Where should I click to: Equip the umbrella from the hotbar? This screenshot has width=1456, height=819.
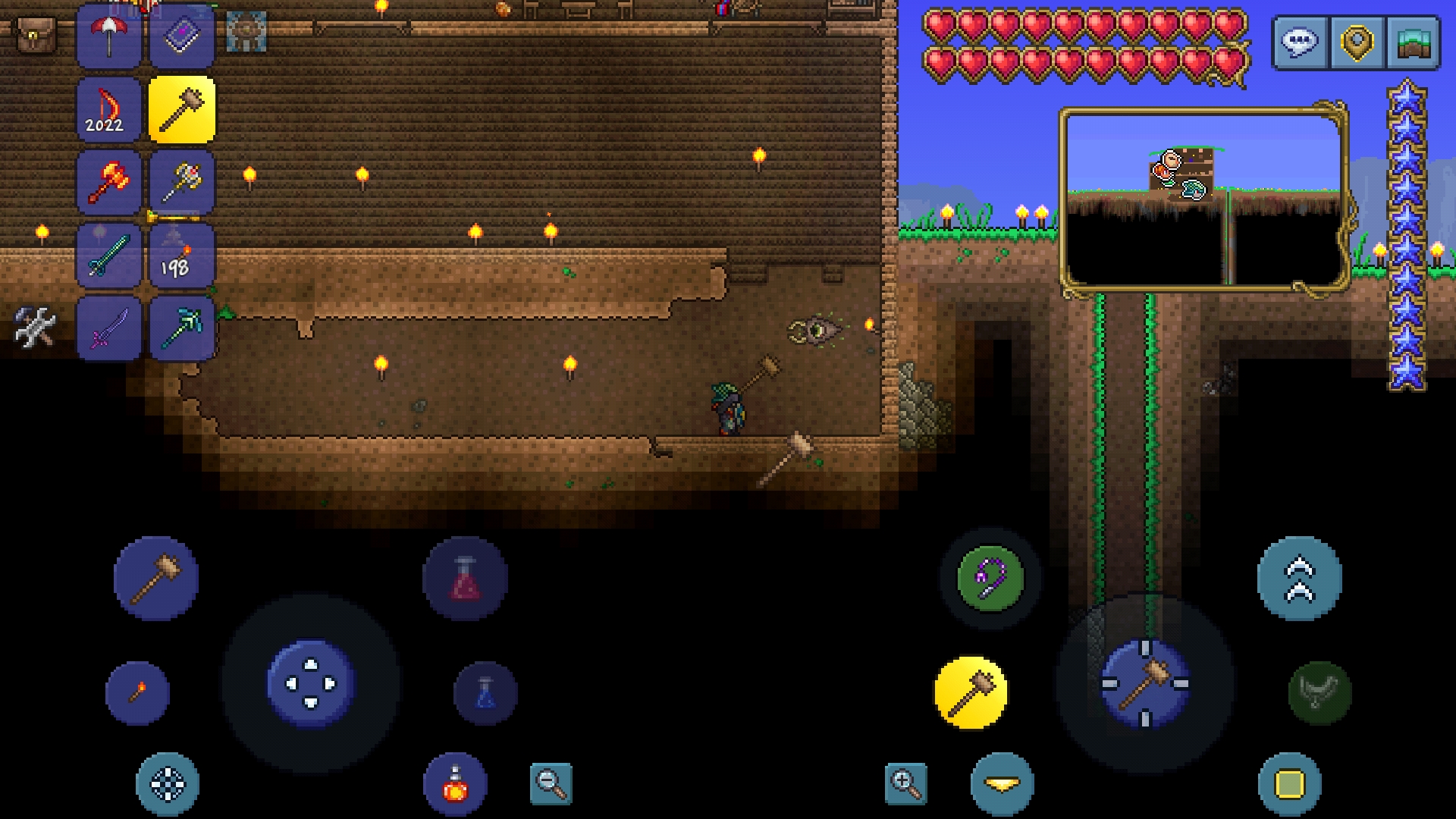(108, 36)
